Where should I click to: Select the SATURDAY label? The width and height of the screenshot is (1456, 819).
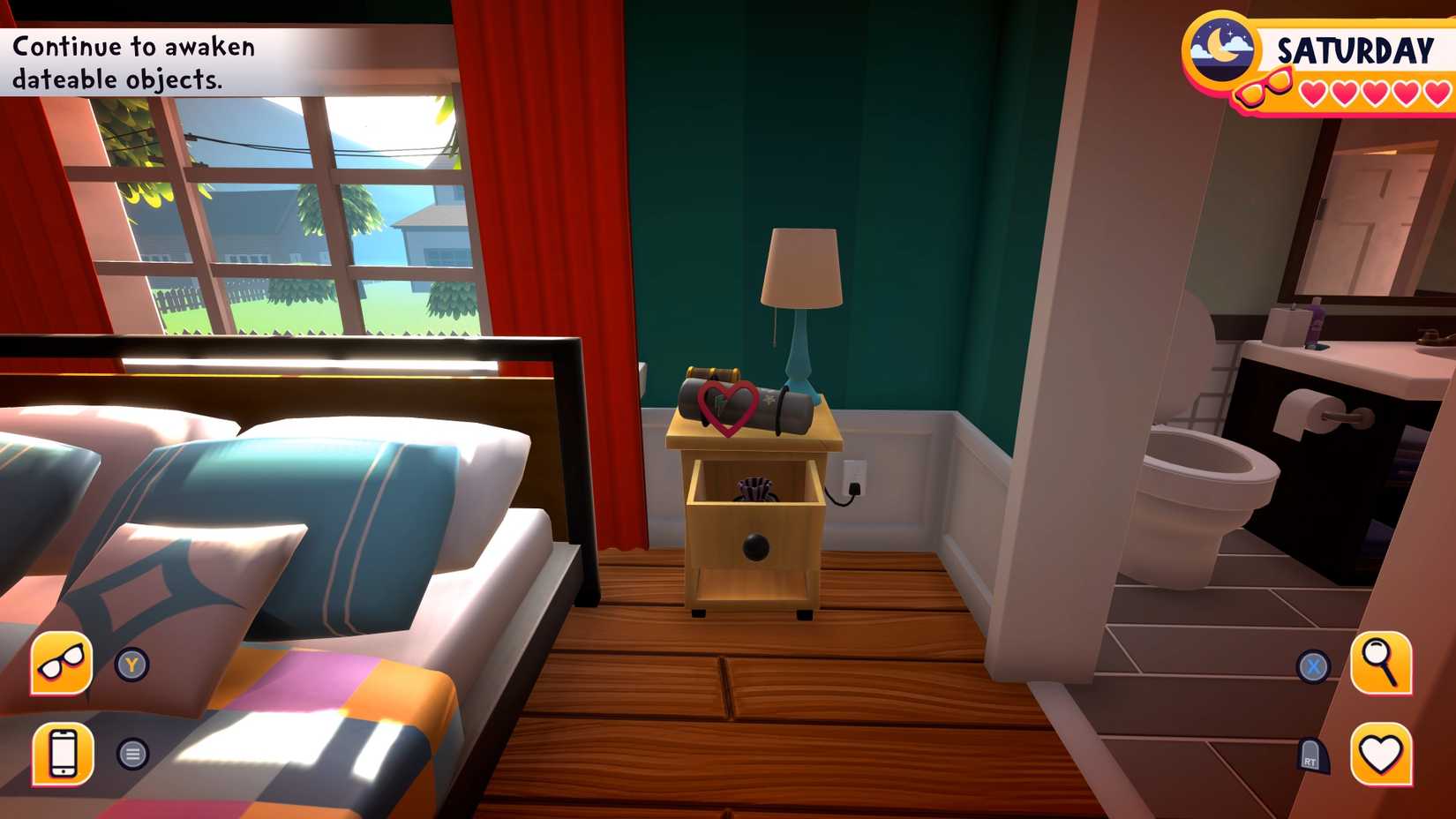click(1355, 51)
